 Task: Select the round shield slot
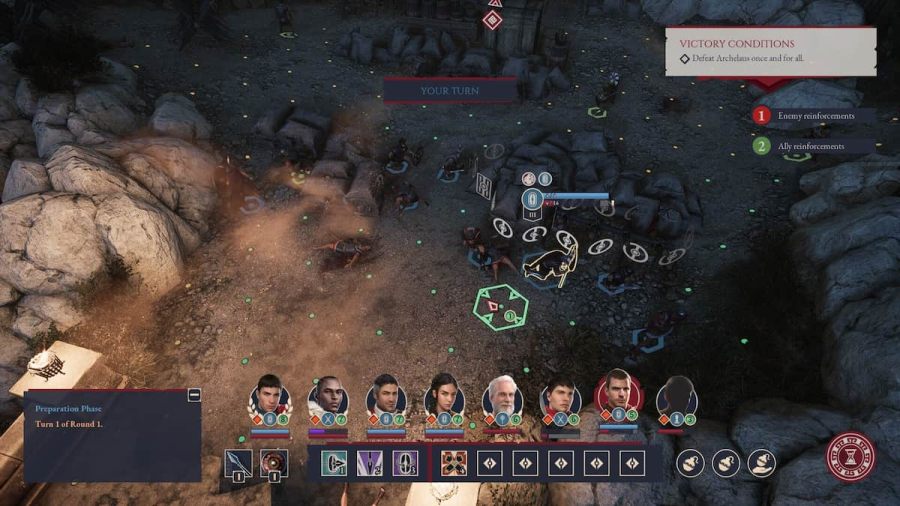pos(274,462)
